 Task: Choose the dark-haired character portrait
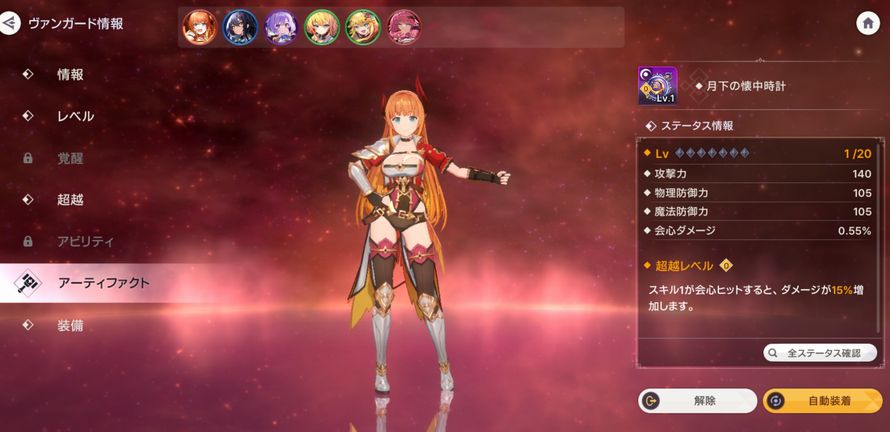(x=241, y=26)
